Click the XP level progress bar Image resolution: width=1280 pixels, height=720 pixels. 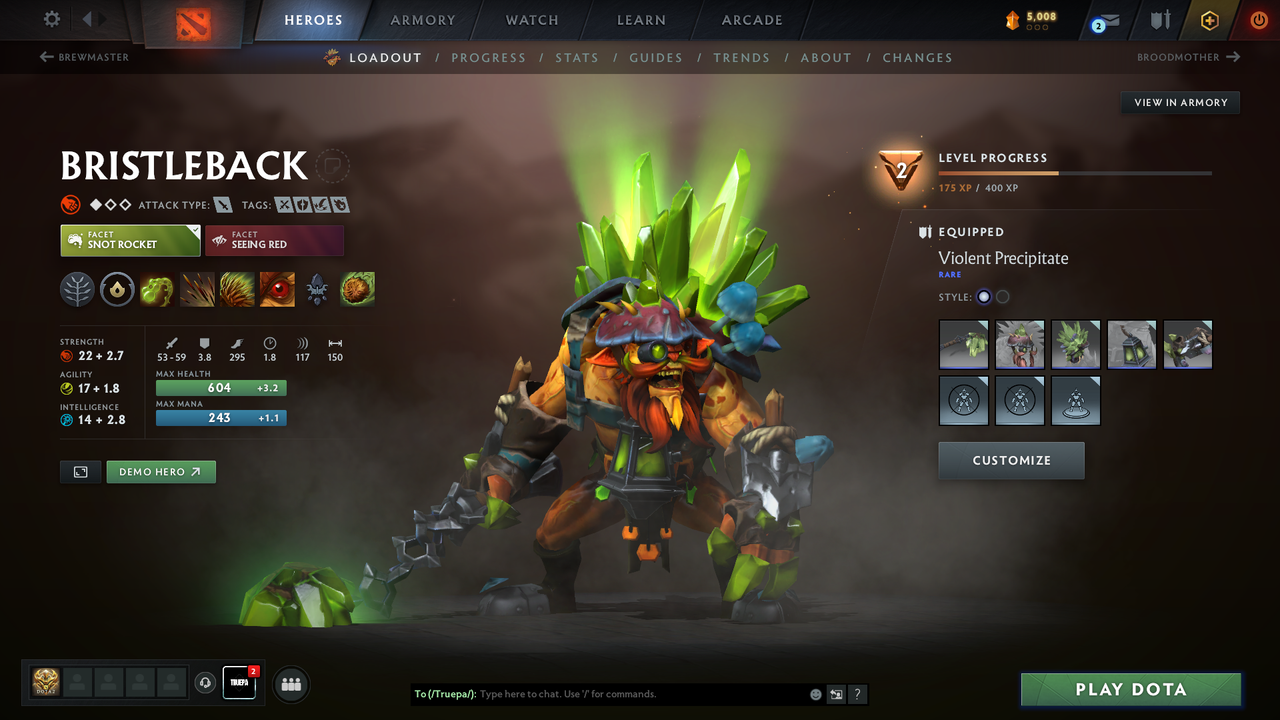point(1075,172)
